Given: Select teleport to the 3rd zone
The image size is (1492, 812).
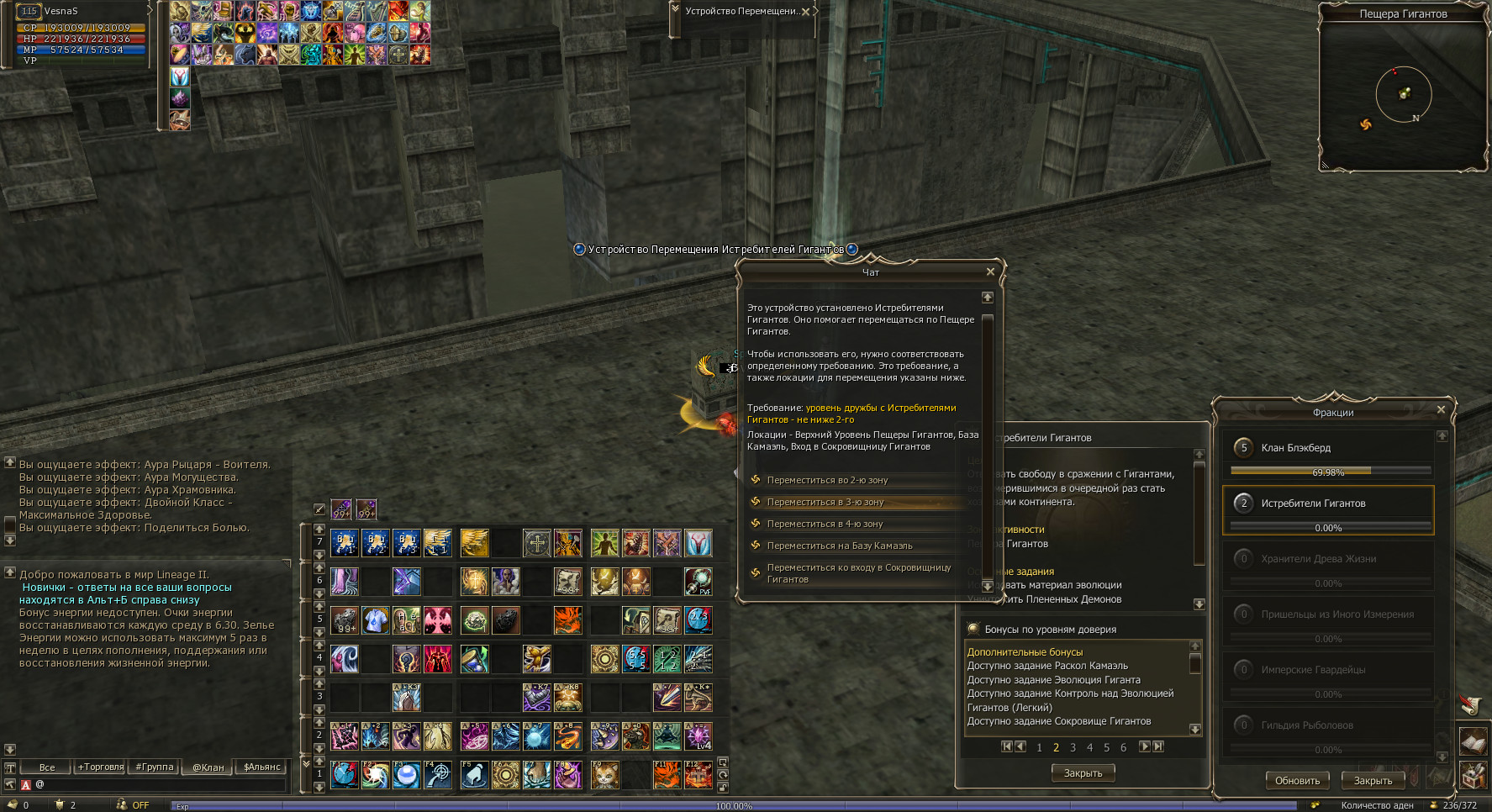Looking at the screenshot, I should click(825, 502).
